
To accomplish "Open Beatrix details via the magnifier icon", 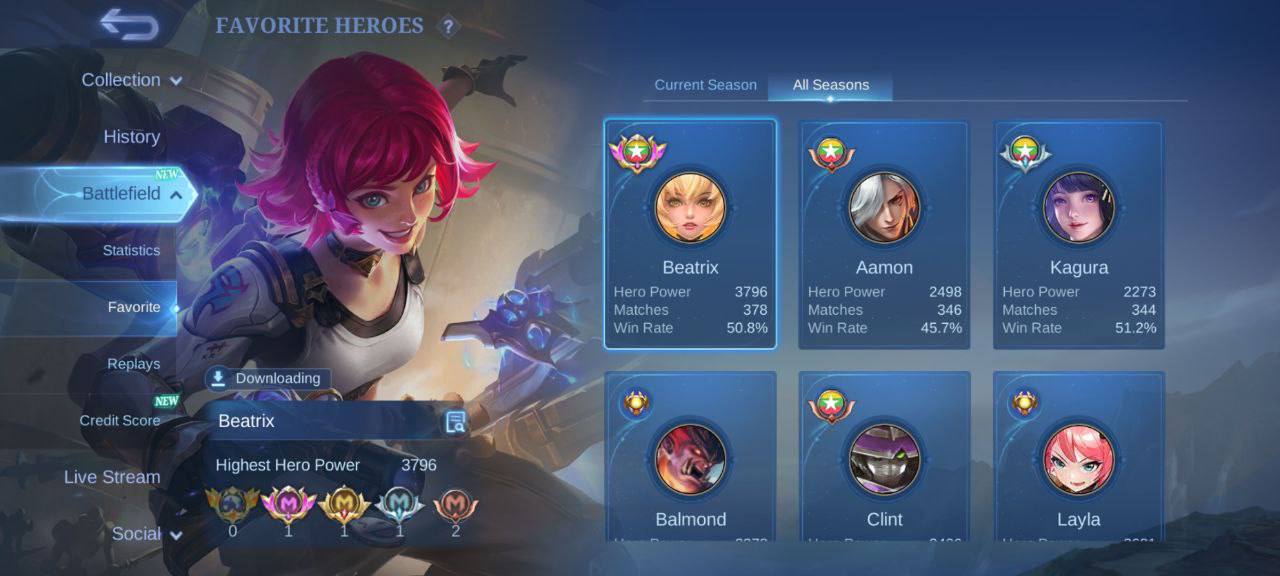I will pyautogui.click(x=455, y=422).
